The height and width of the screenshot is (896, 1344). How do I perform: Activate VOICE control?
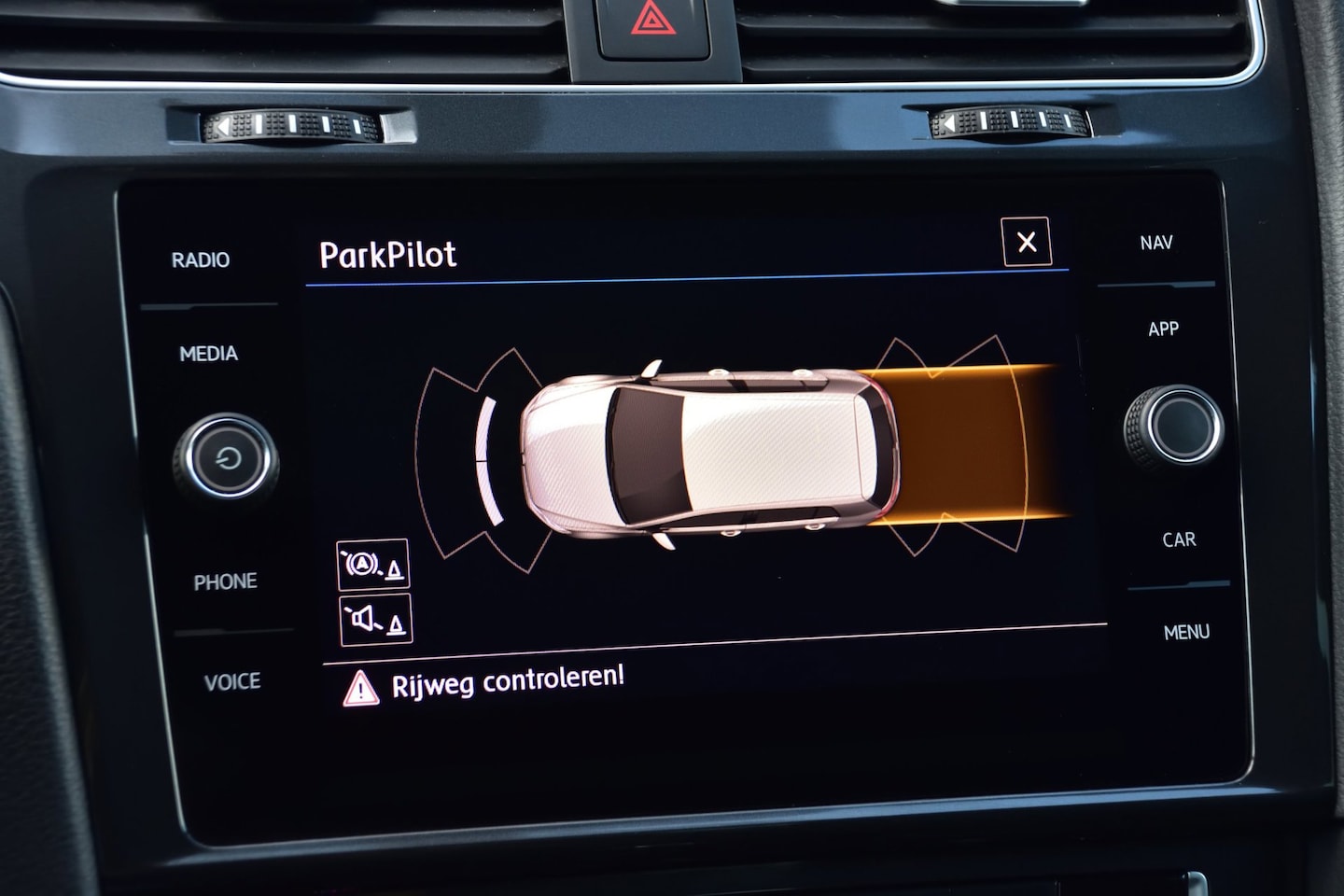[231, 682]
